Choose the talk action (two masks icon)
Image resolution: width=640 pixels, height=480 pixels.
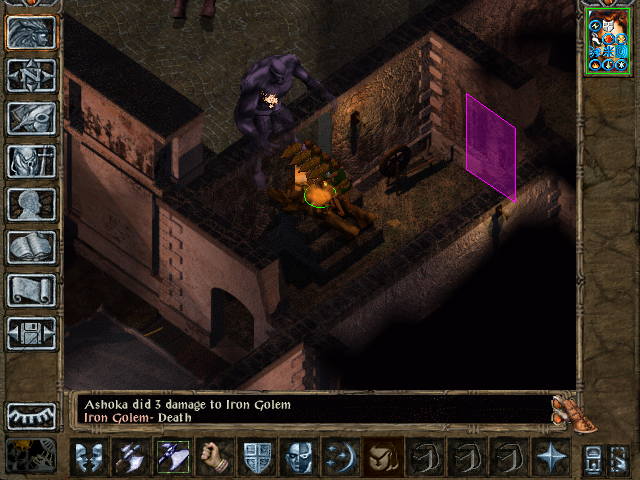[89, 456]
